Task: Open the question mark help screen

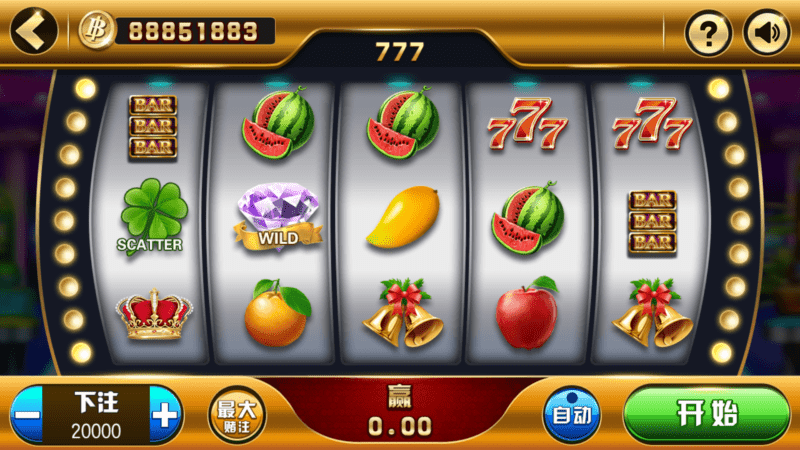Action: [708, 35]
